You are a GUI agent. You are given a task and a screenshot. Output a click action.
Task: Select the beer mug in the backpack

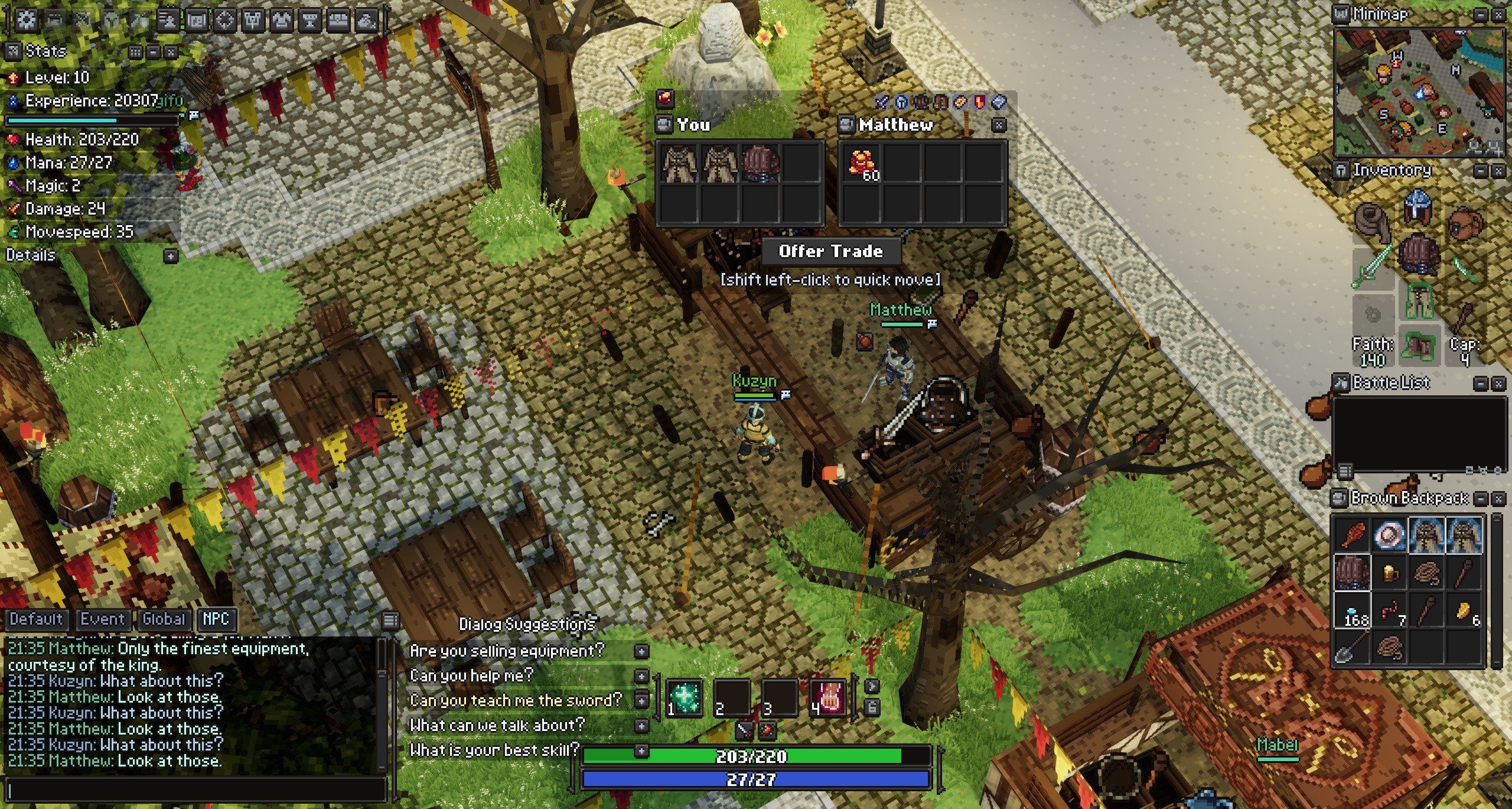point(1390,573)
